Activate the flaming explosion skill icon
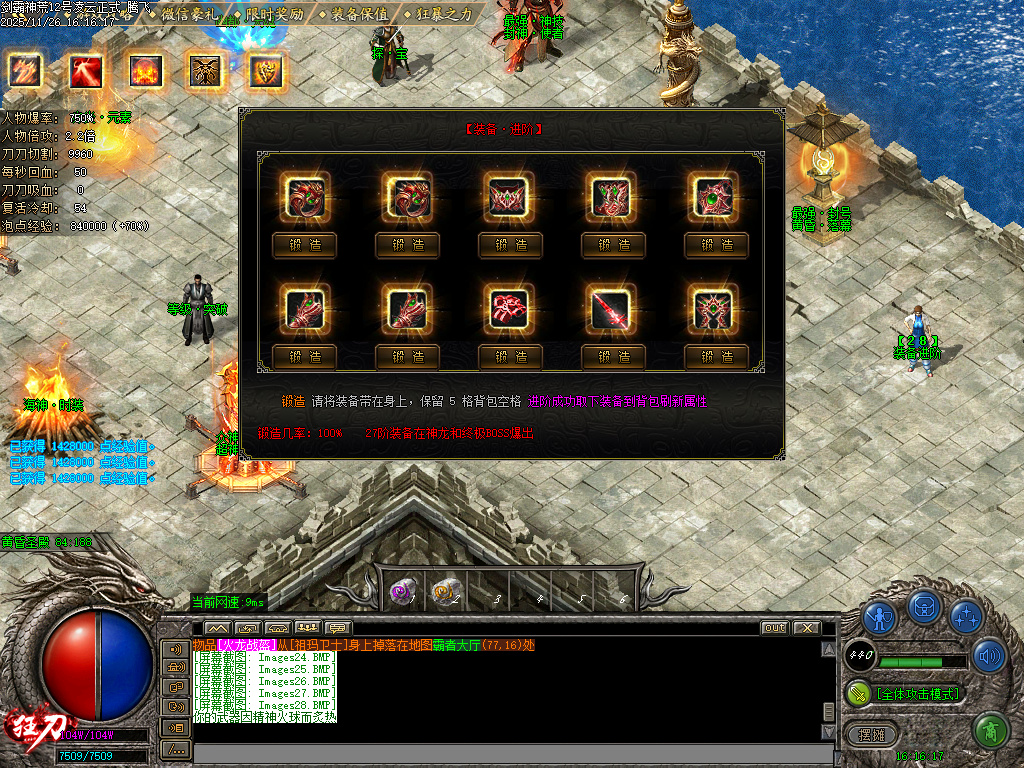Viewport: 1024px width, 768px height. click(x=145, y=71)
